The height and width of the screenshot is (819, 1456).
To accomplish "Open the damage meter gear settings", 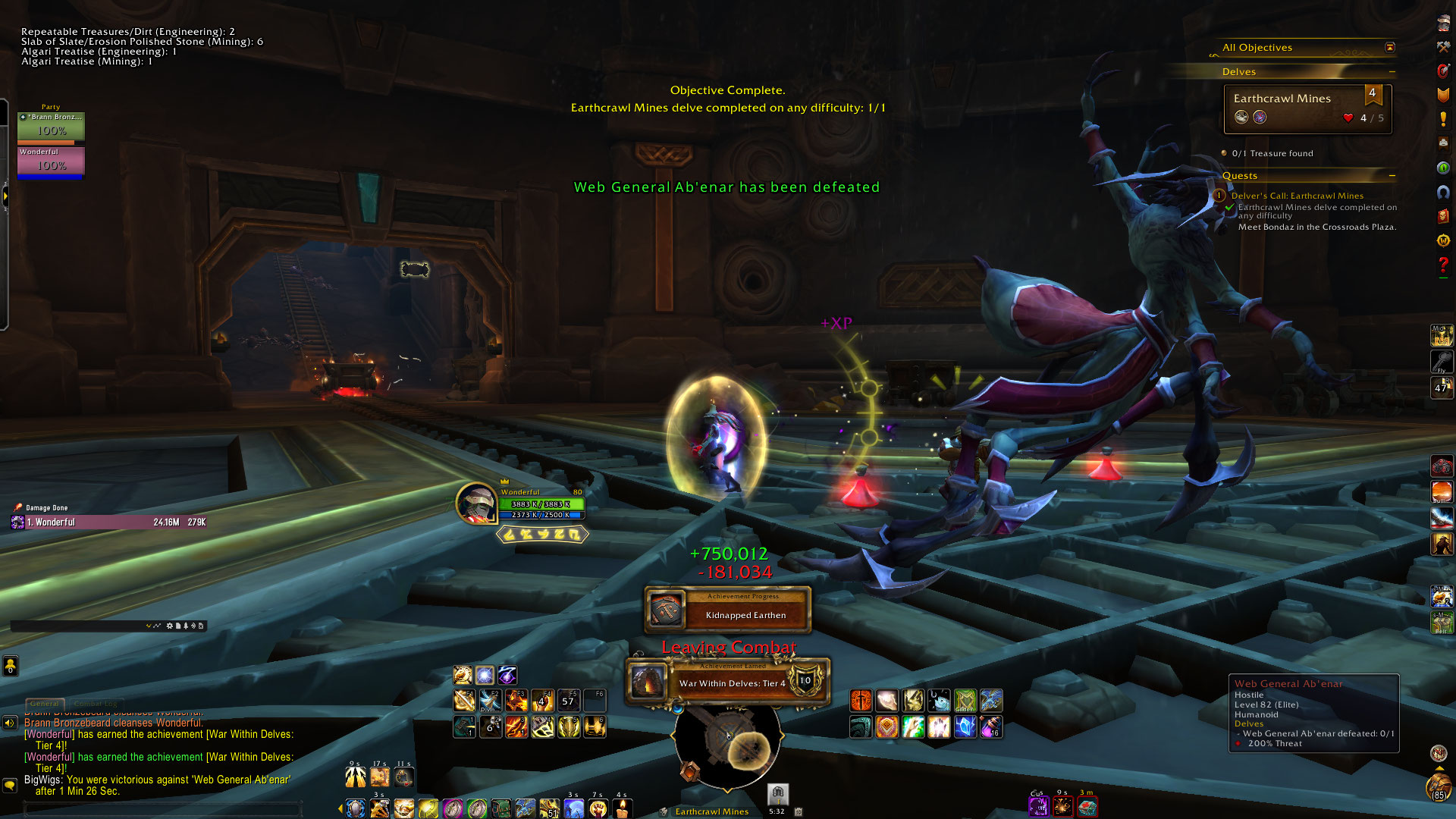I will [170, 626].
